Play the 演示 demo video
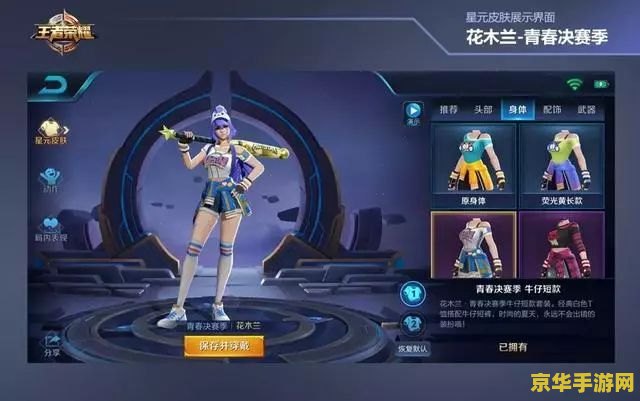The image size is (640, 401). pyautogui.click(x=413, y=113)
